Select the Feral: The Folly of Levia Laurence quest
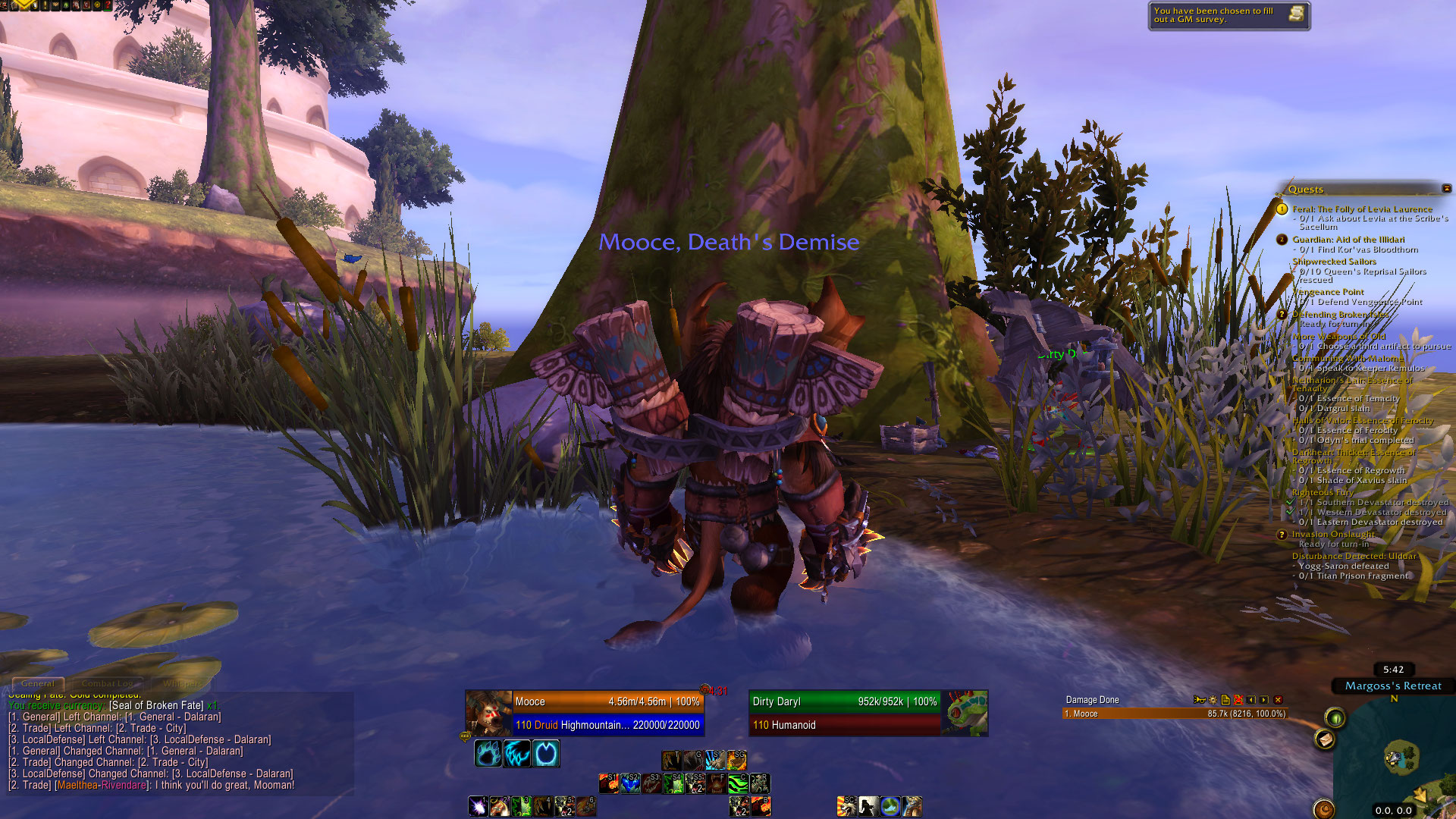 pos(1362,209)
